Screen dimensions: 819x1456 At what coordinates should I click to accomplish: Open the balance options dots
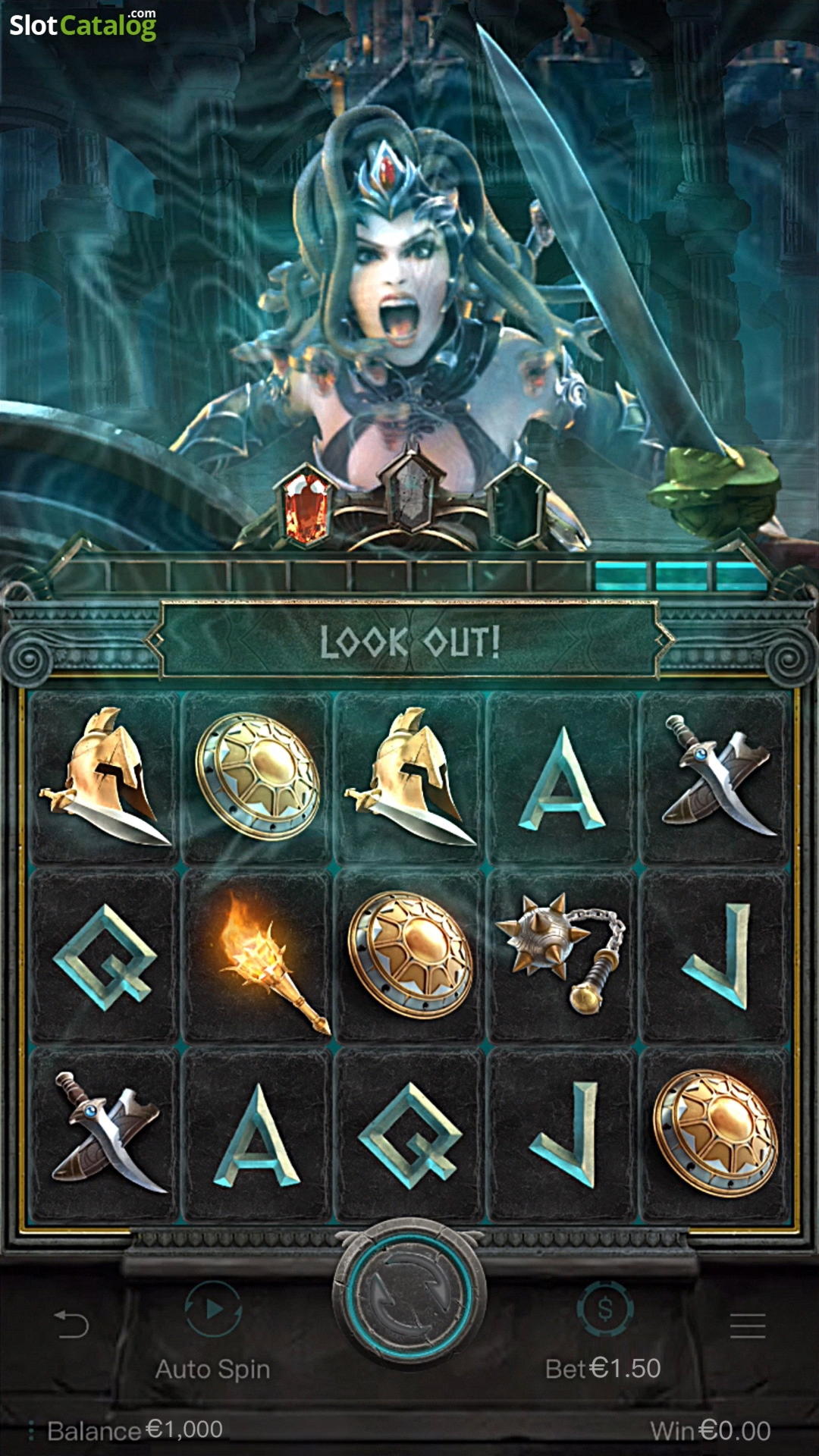(x=31, y=1430)
